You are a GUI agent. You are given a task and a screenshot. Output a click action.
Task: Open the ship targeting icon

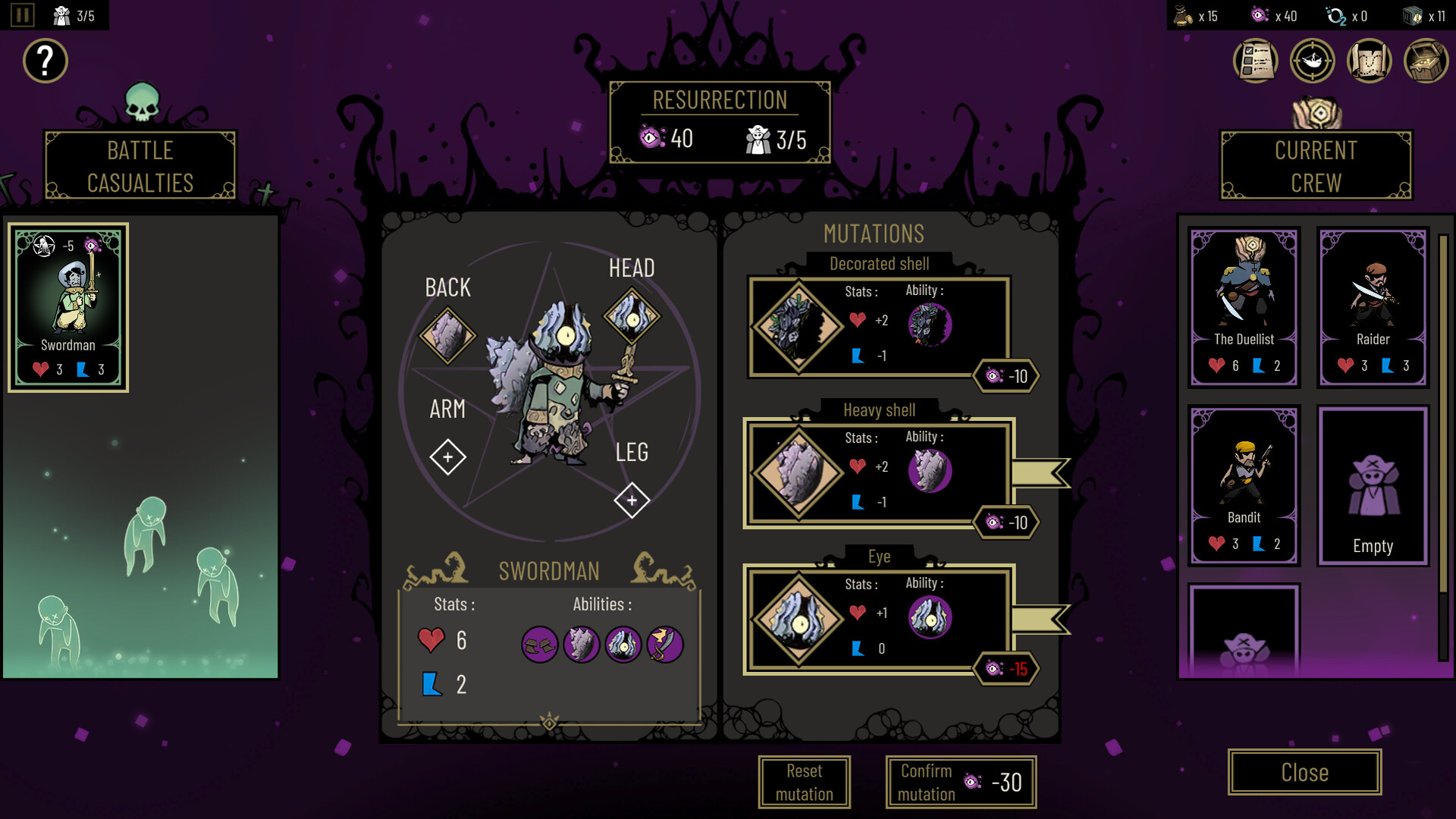pyautogui.click(x=1312, y=61)
